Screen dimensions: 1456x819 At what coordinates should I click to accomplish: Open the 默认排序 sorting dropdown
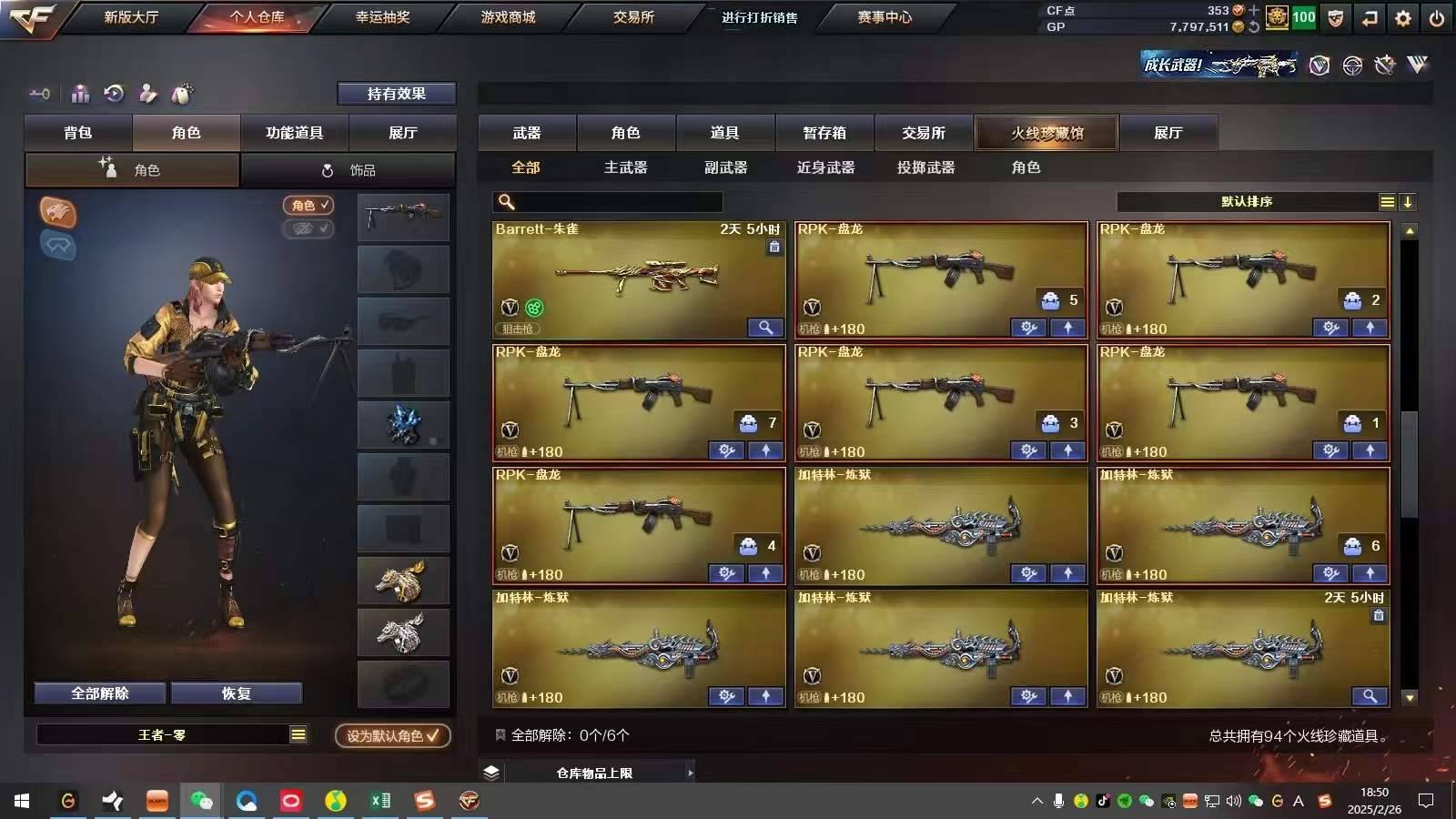click(1247, 201)
